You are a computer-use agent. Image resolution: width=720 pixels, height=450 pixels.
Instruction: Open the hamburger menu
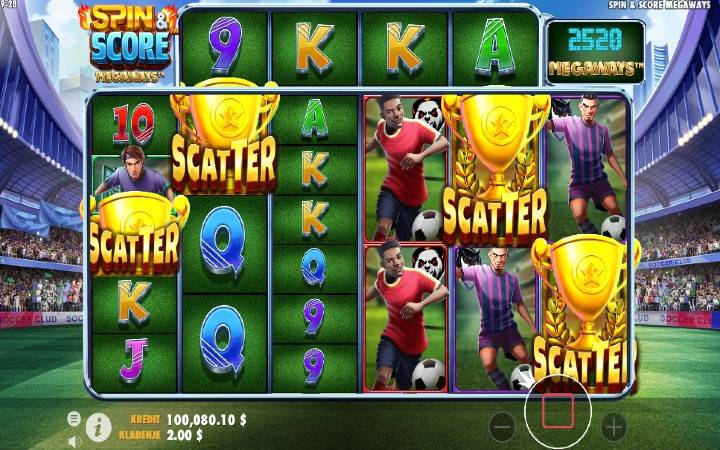(74, 418)
